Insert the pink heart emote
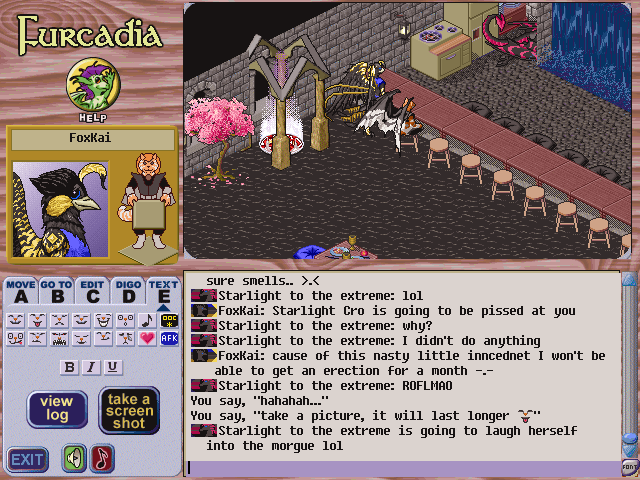Screen dimensions: 640x480 point(148,338)
